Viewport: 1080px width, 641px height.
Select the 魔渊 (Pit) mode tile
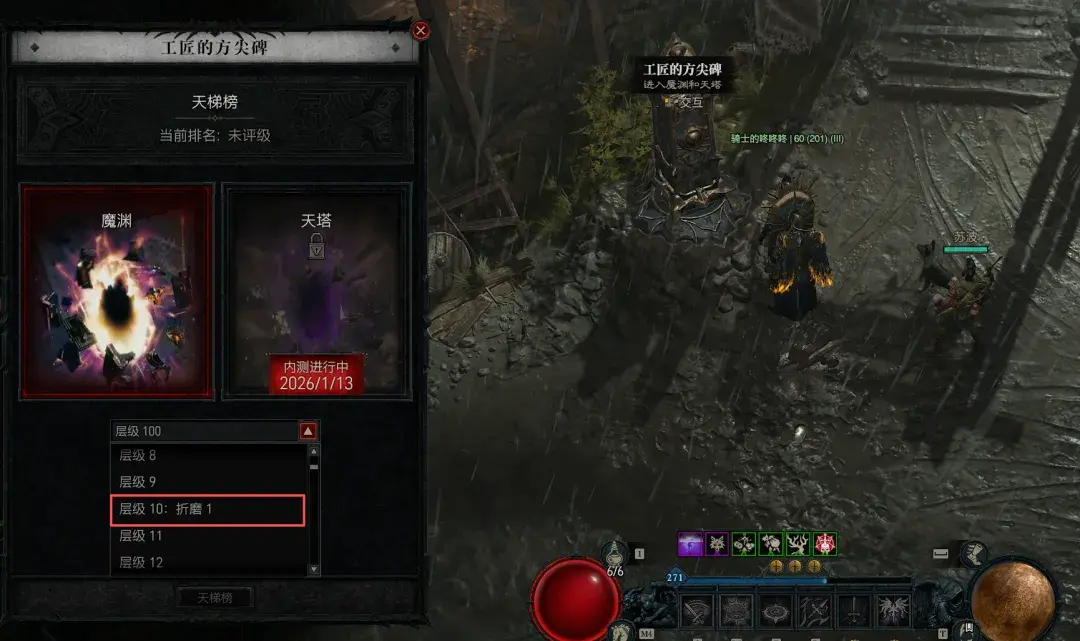click(117, 292)
